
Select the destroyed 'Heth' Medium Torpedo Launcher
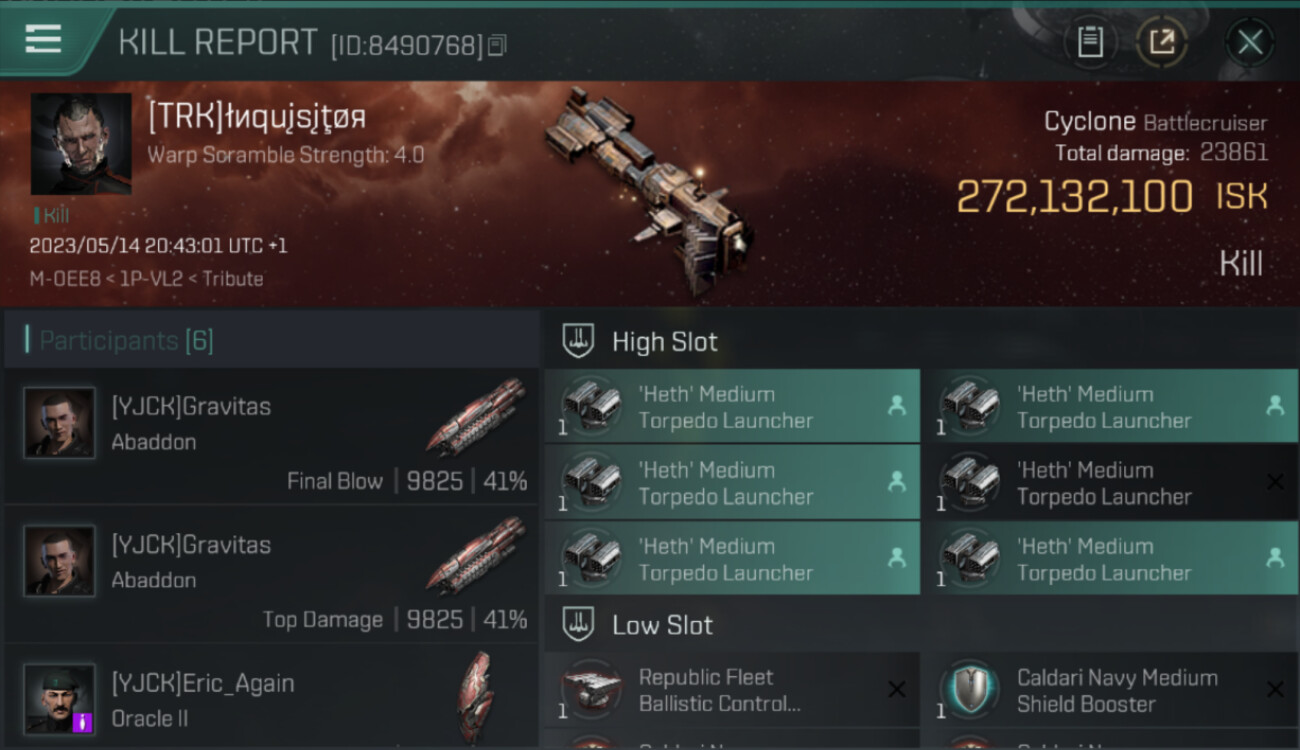click(x=1110, y=483)
